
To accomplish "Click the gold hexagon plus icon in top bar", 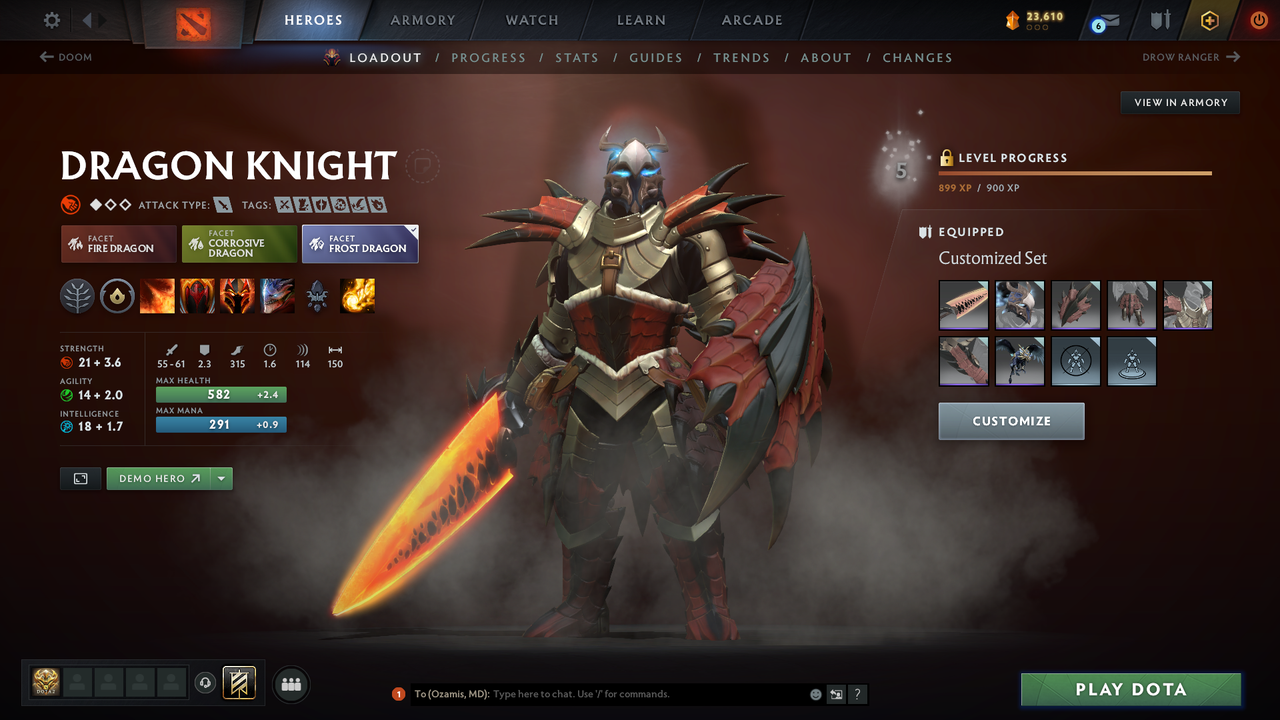I will click(1209, 19).
